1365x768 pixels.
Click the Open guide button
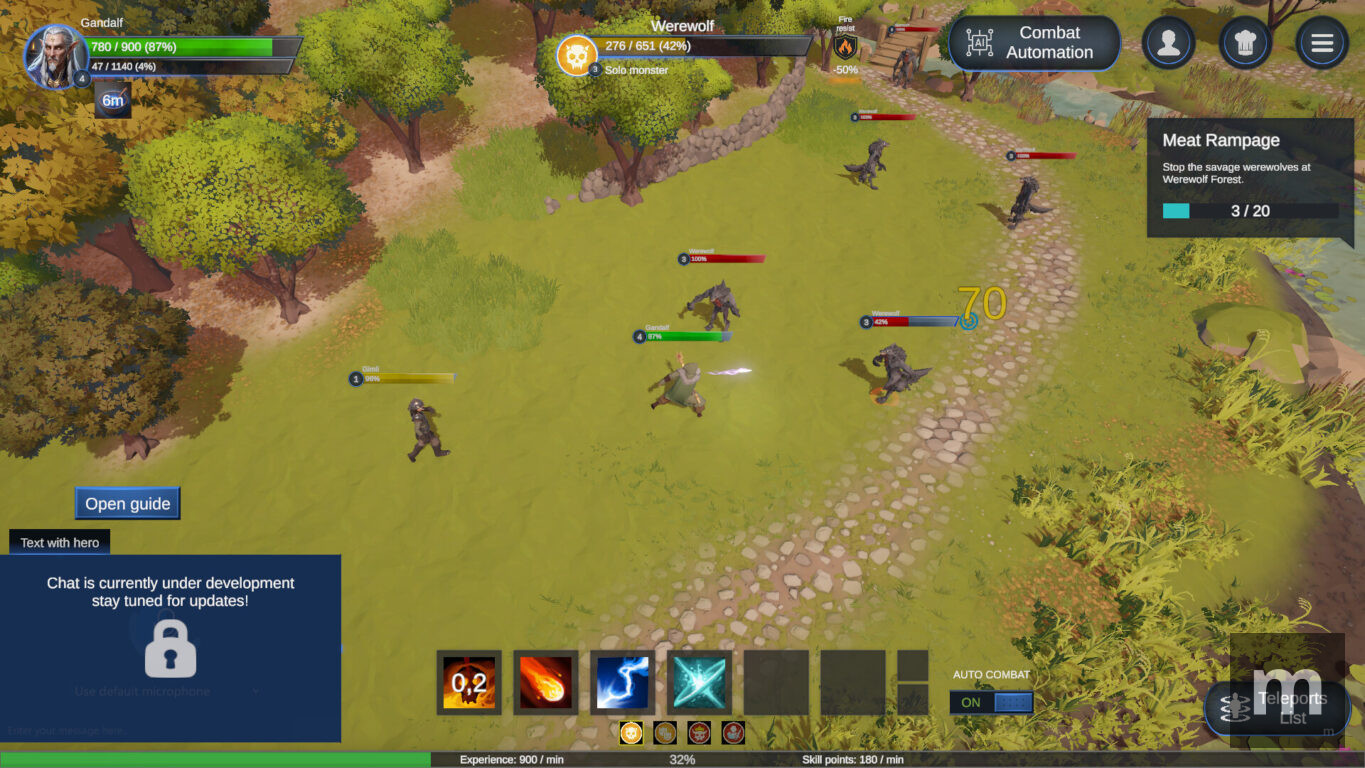pyautogui.click(x=127, y=503)
